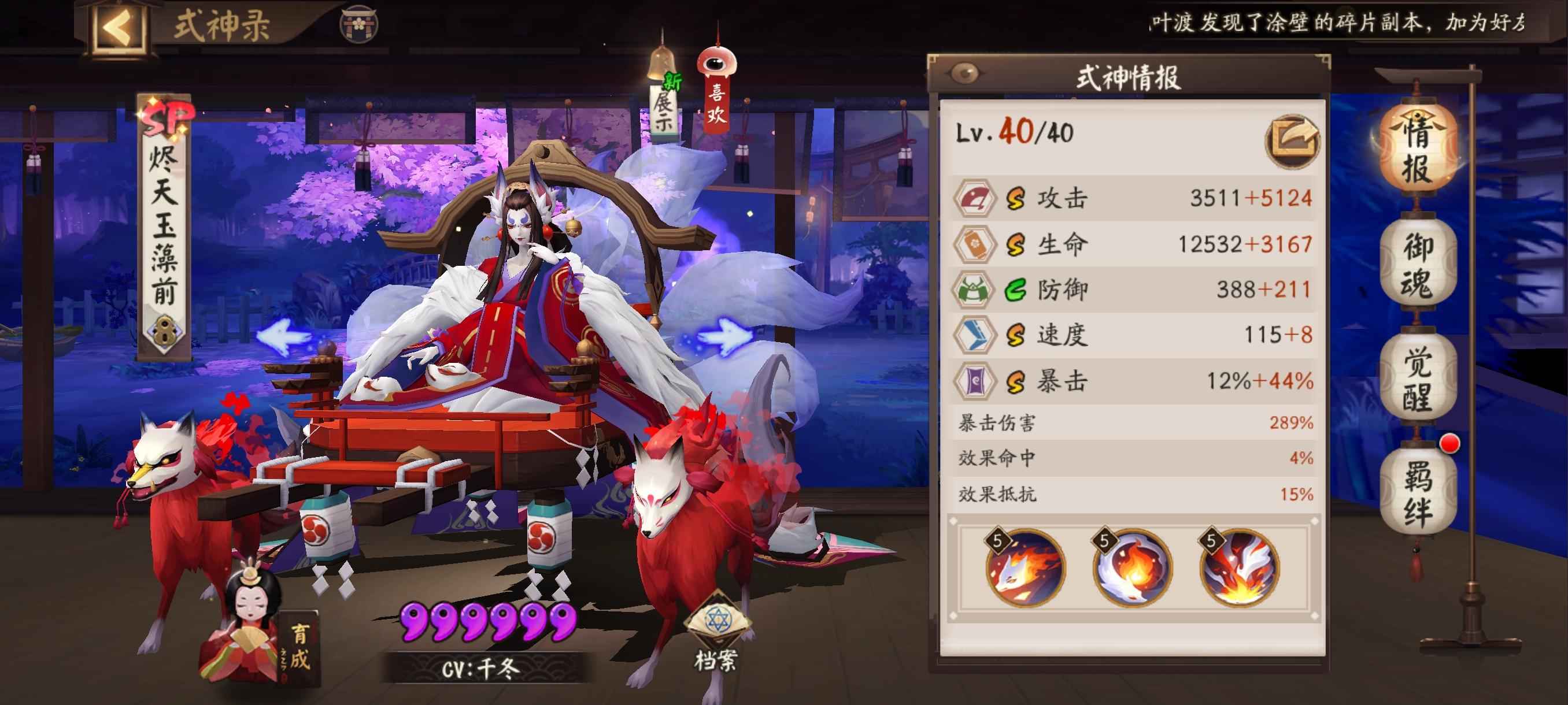The width and height of the screenshot is (1568, 705).
Task: Switch to the 御魂 lantern tab
Action: coord(1417,266)
